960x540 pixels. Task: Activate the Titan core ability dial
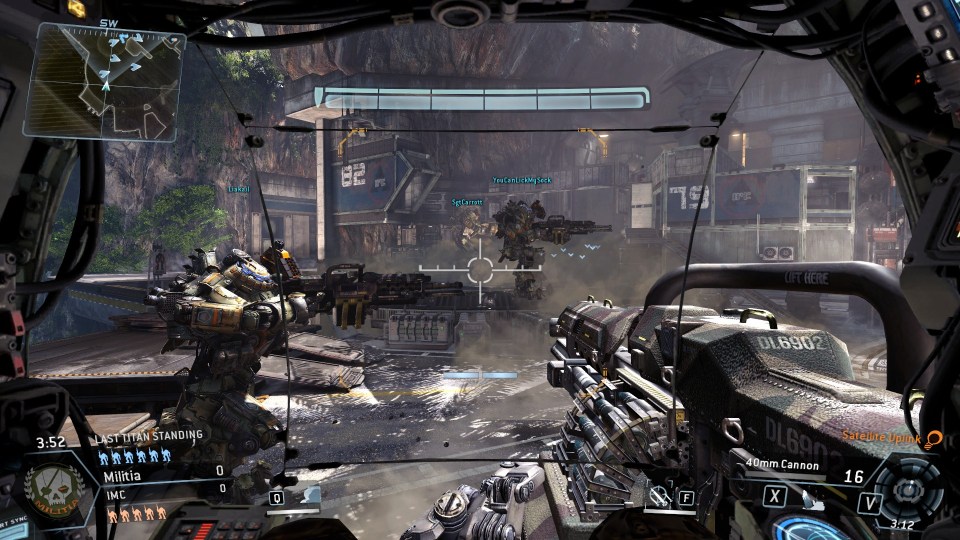906,490
